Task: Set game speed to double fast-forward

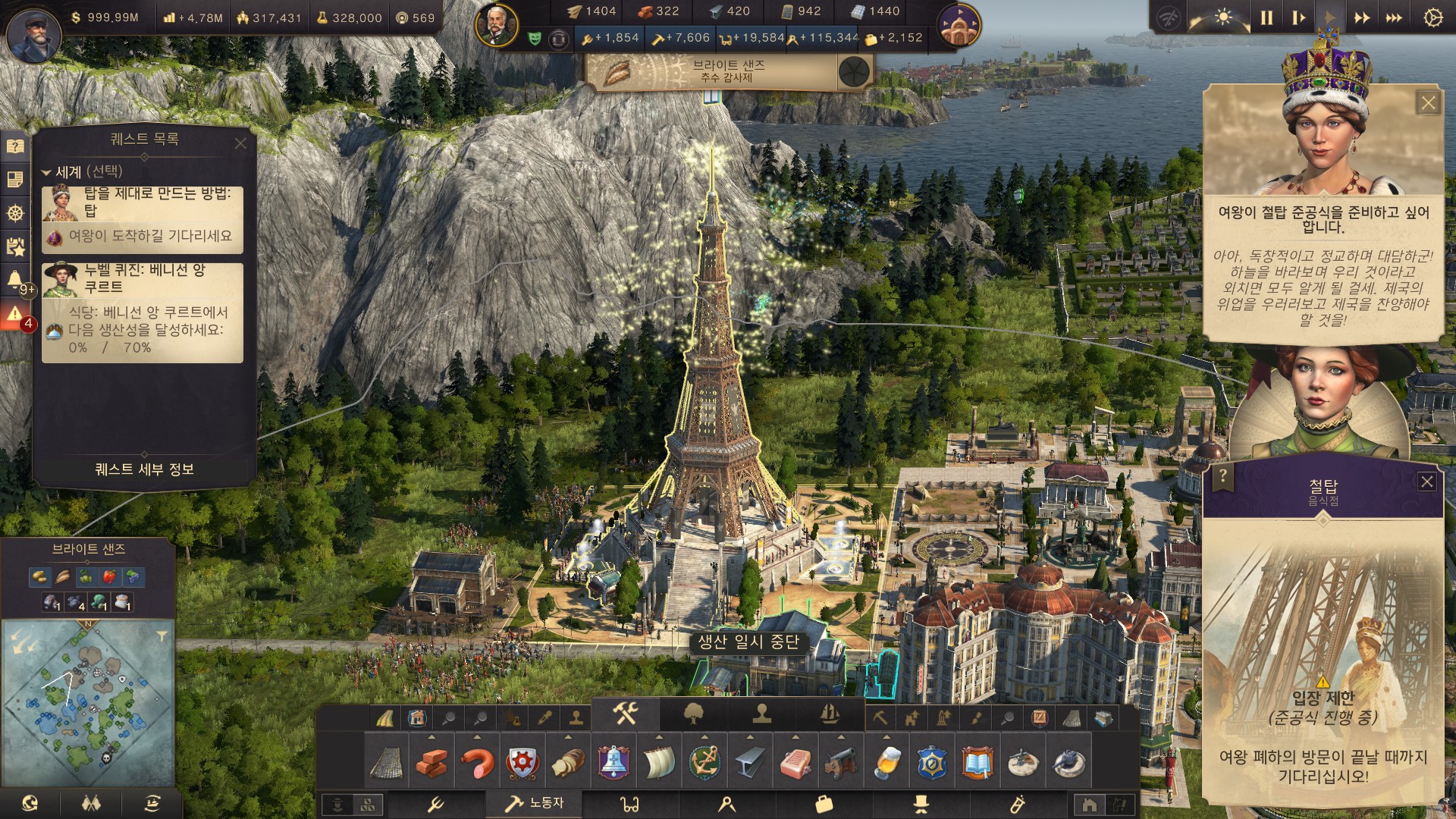Action: coord(1362,17)
